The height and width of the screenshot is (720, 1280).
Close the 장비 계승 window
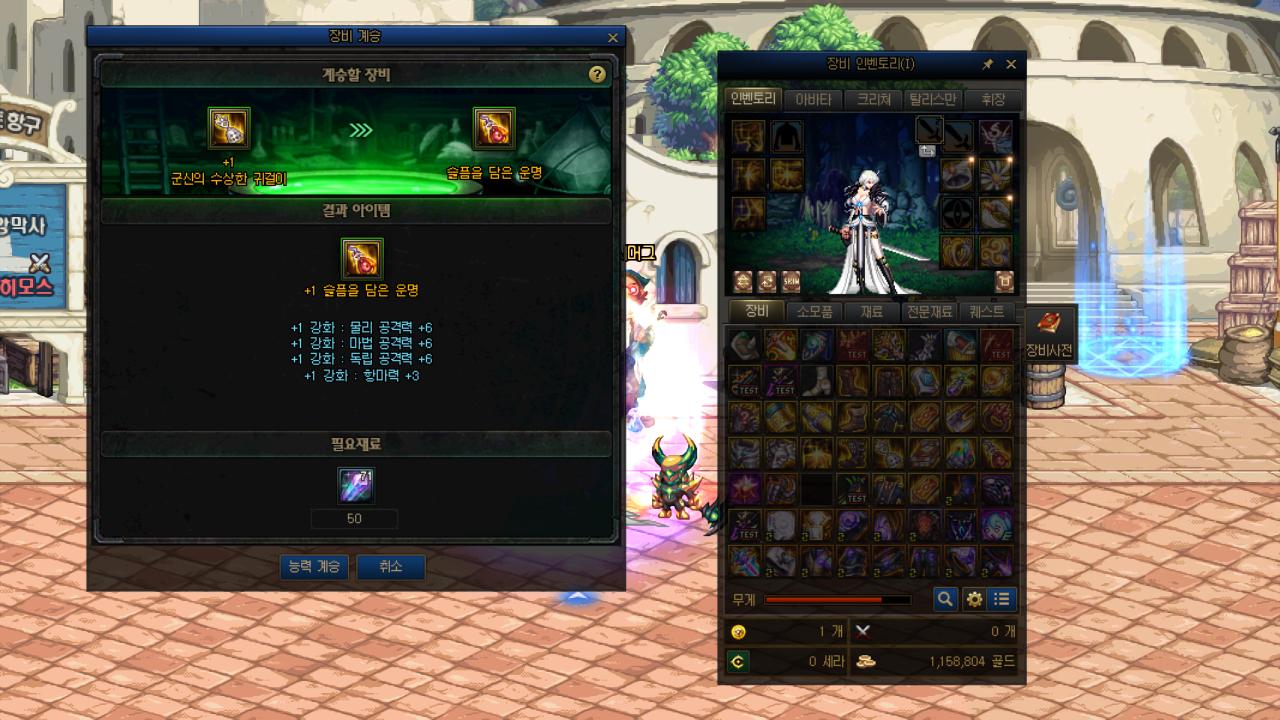(x=613, y=38)
